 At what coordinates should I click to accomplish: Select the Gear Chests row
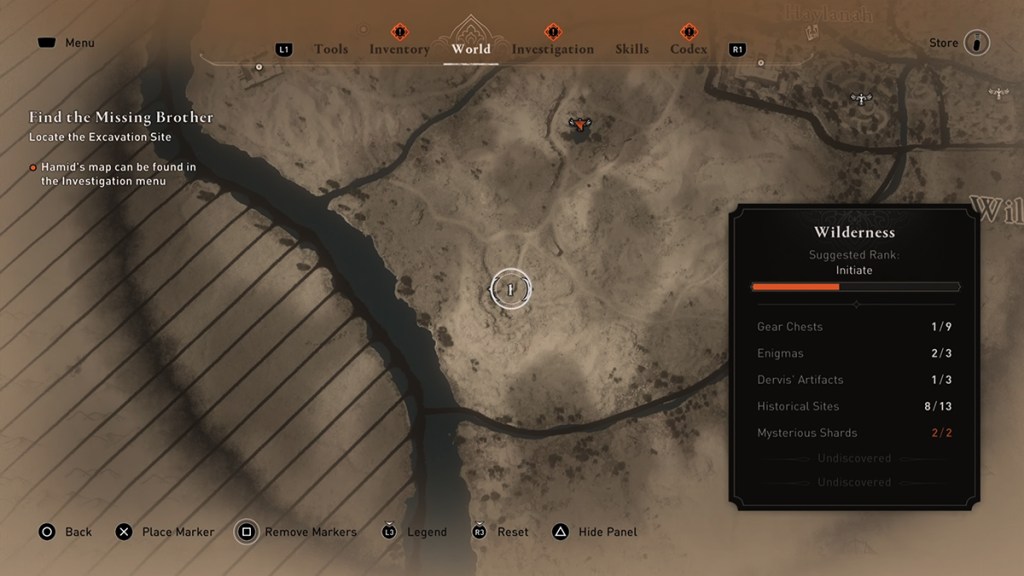point(853,327)
